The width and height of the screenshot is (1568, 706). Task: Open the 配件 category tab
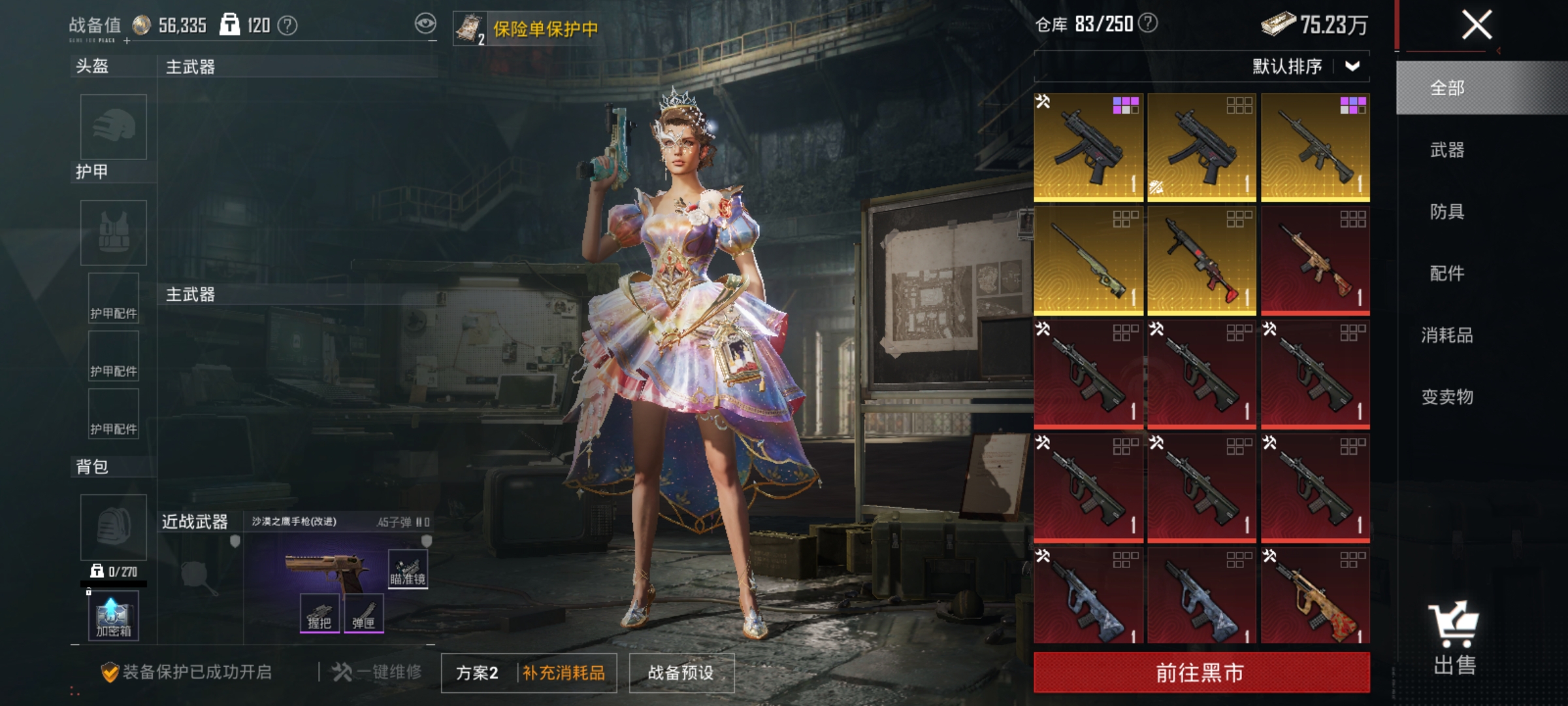[x=1447, y=273]
